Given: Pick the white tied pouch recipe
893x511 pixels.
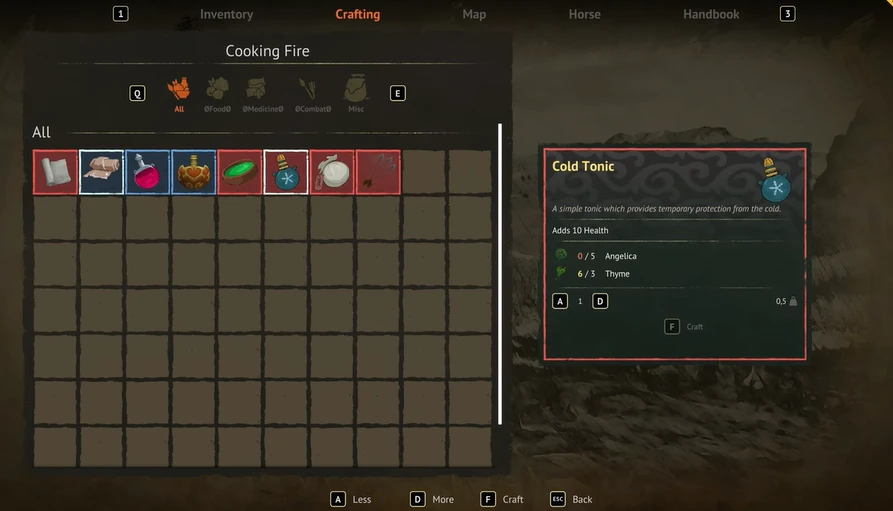Looking at the screenshot, I should tap(332, 172).
